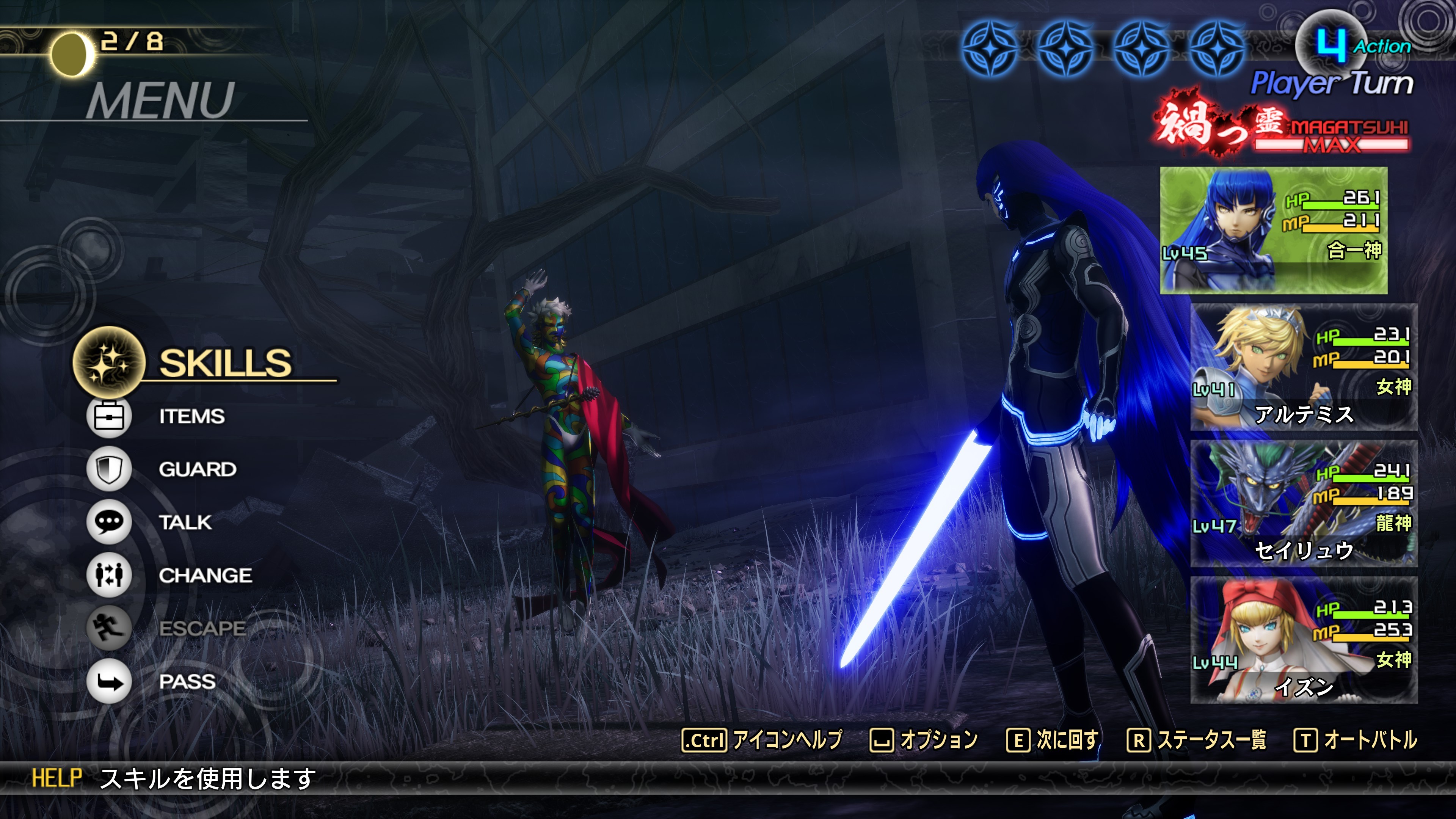Select PASS to skip the turn
The image size is (1456, 819).
pyautogui.click(x=187, y=681)
